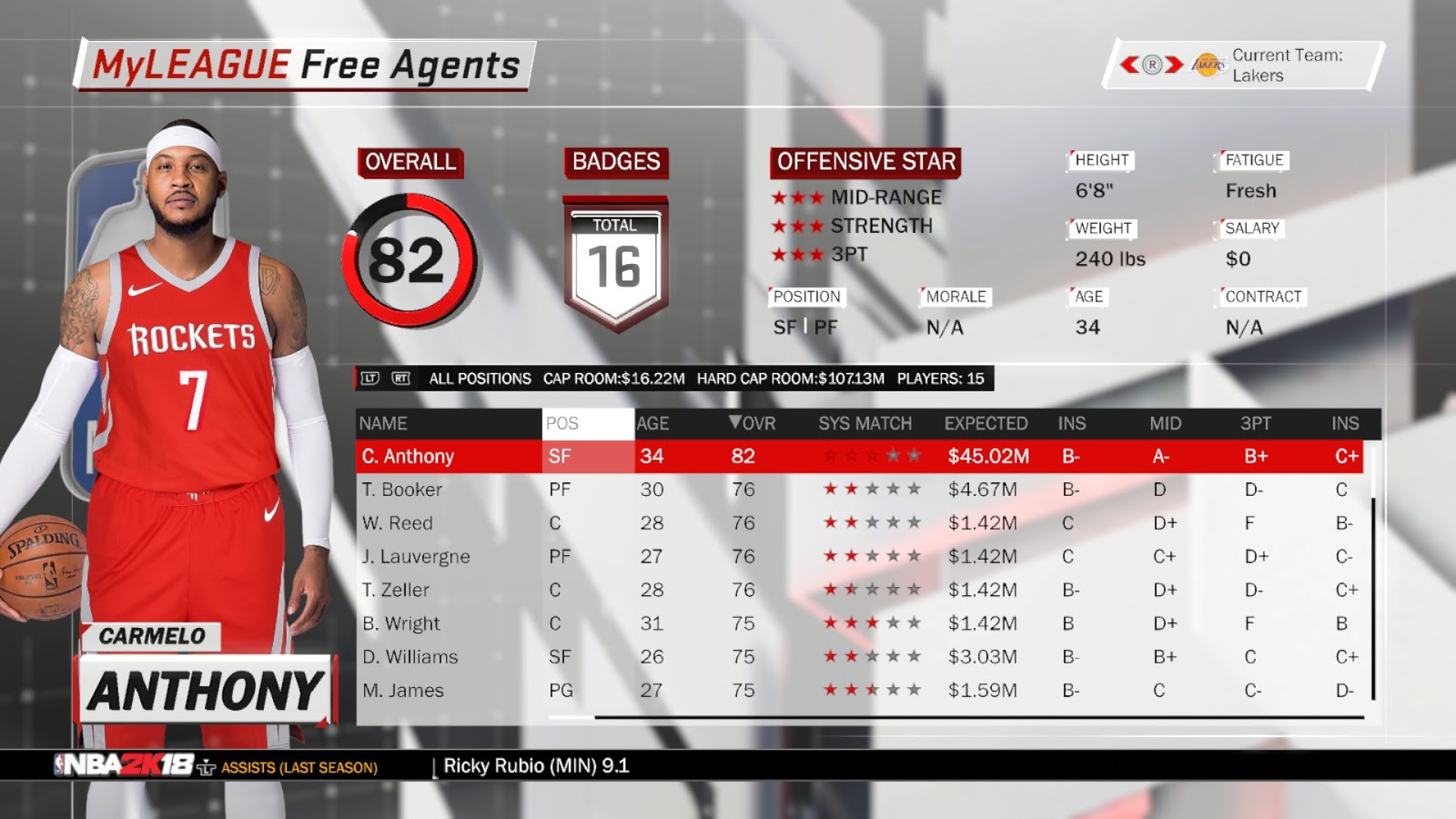Select T. Zeller row

coord(395,590)
